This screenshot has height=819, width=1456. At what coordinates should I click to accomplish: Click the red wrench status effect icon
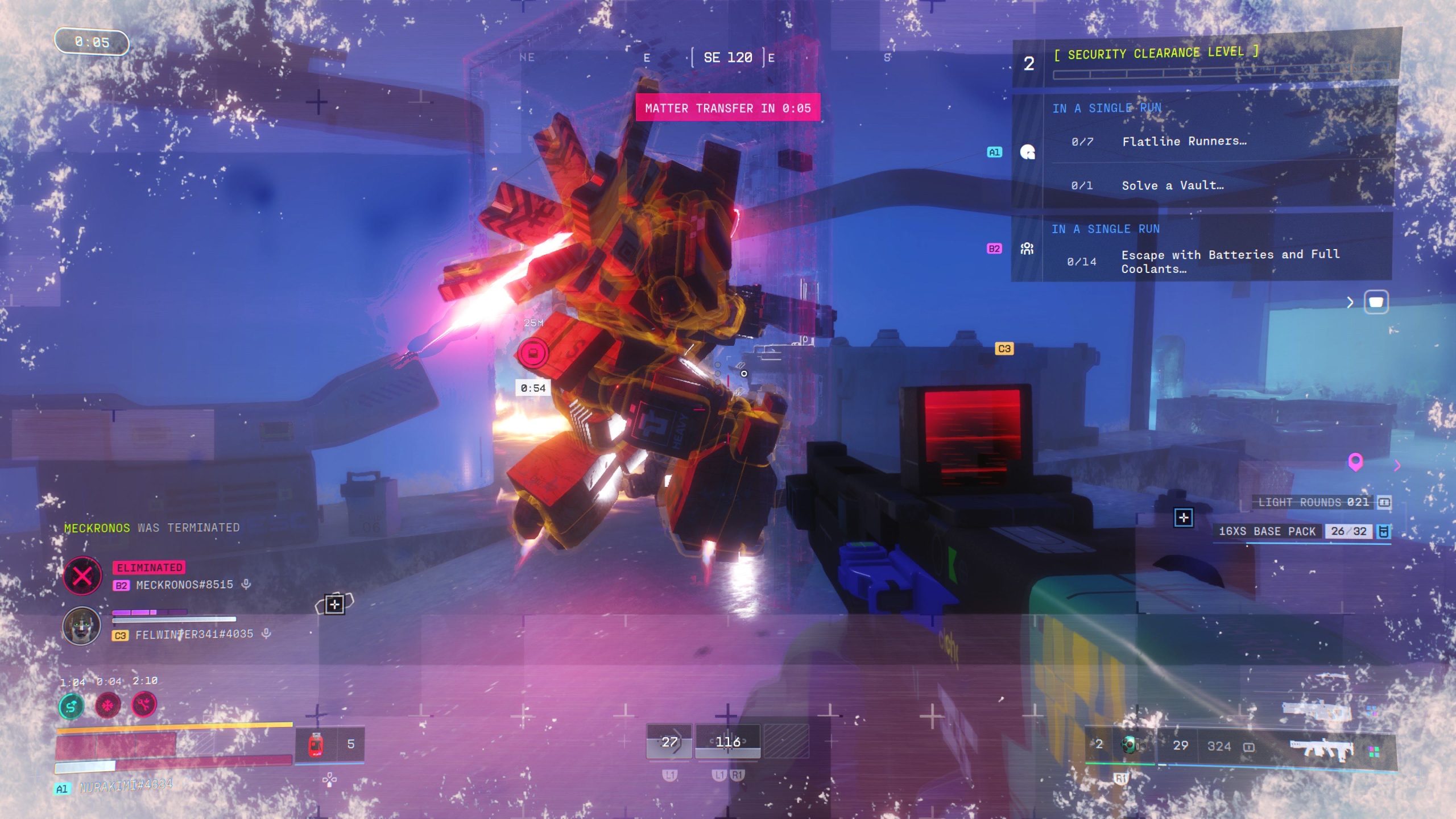[x=144, y=705]
